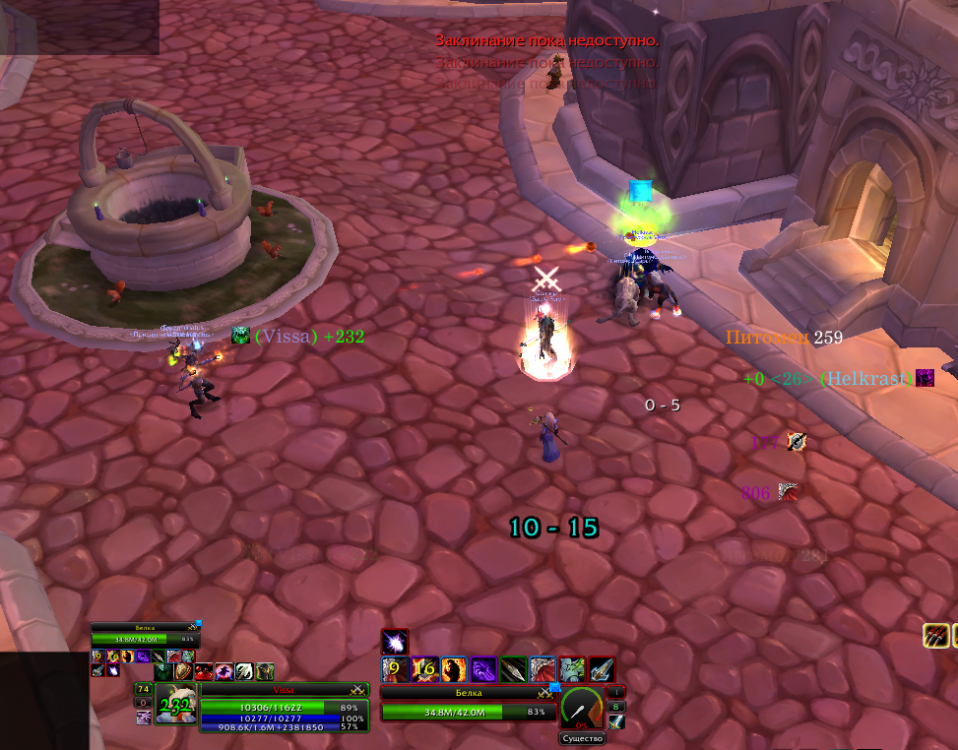Select the Белка name bar beside the threat gauge
Viewport: 958px width, 750px height.
(x=461, y=692)
